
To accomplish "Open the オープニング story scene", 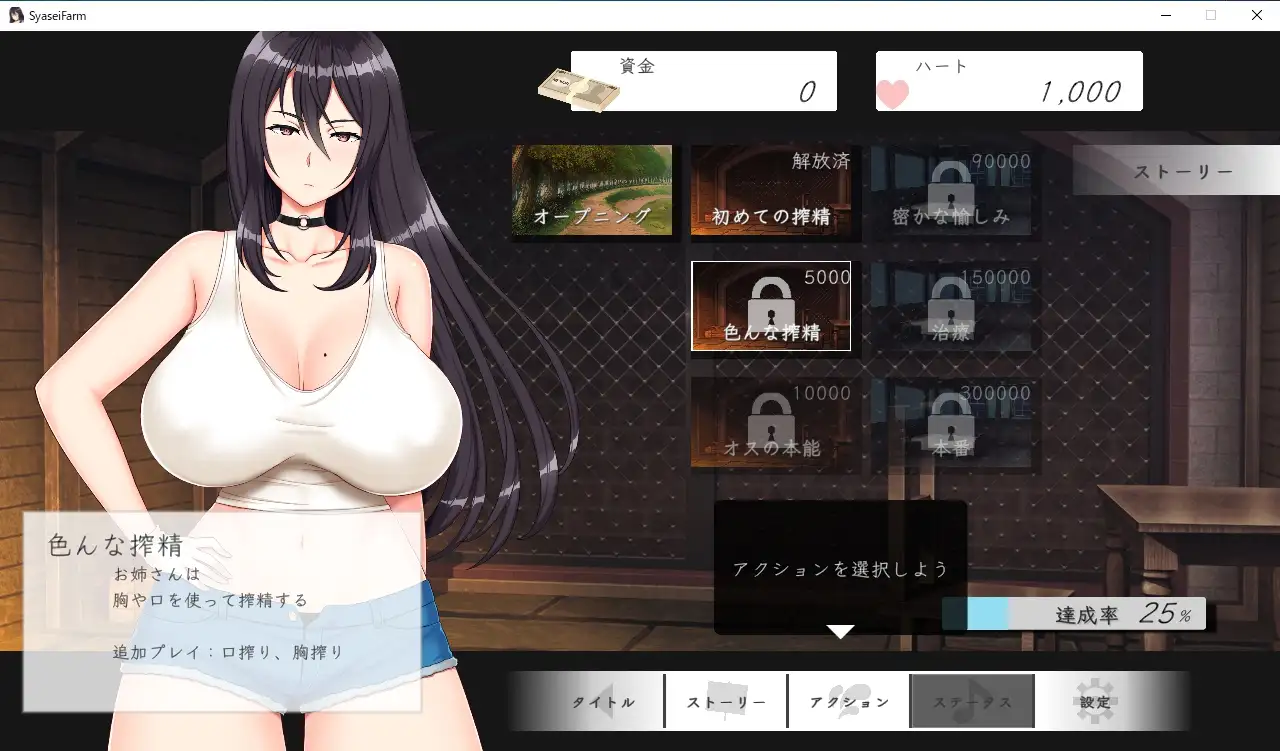I will [x=593, y=192].
